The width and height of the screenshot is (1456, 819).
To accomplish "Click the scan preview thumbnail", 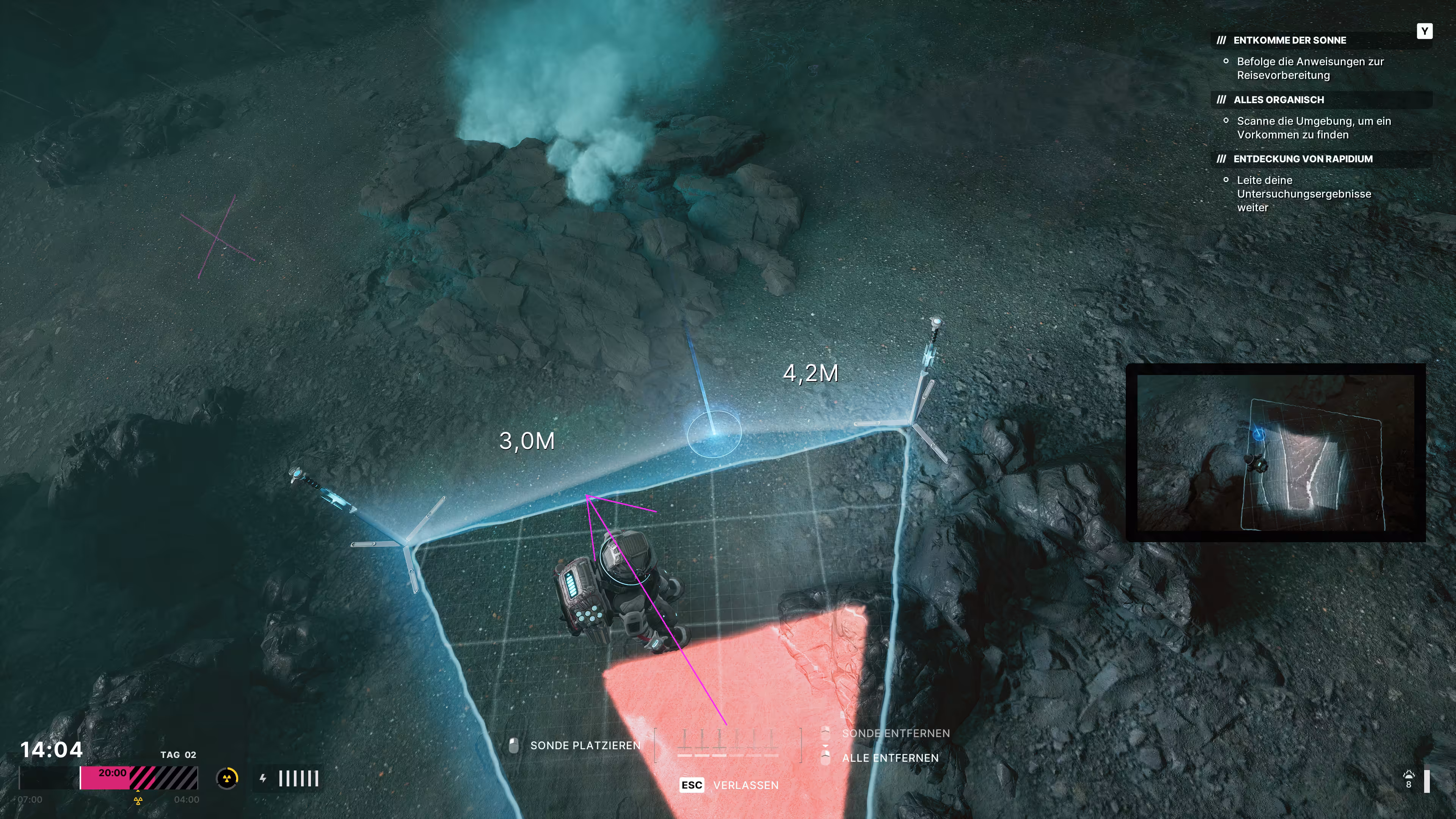I will tap(1275, 452).
